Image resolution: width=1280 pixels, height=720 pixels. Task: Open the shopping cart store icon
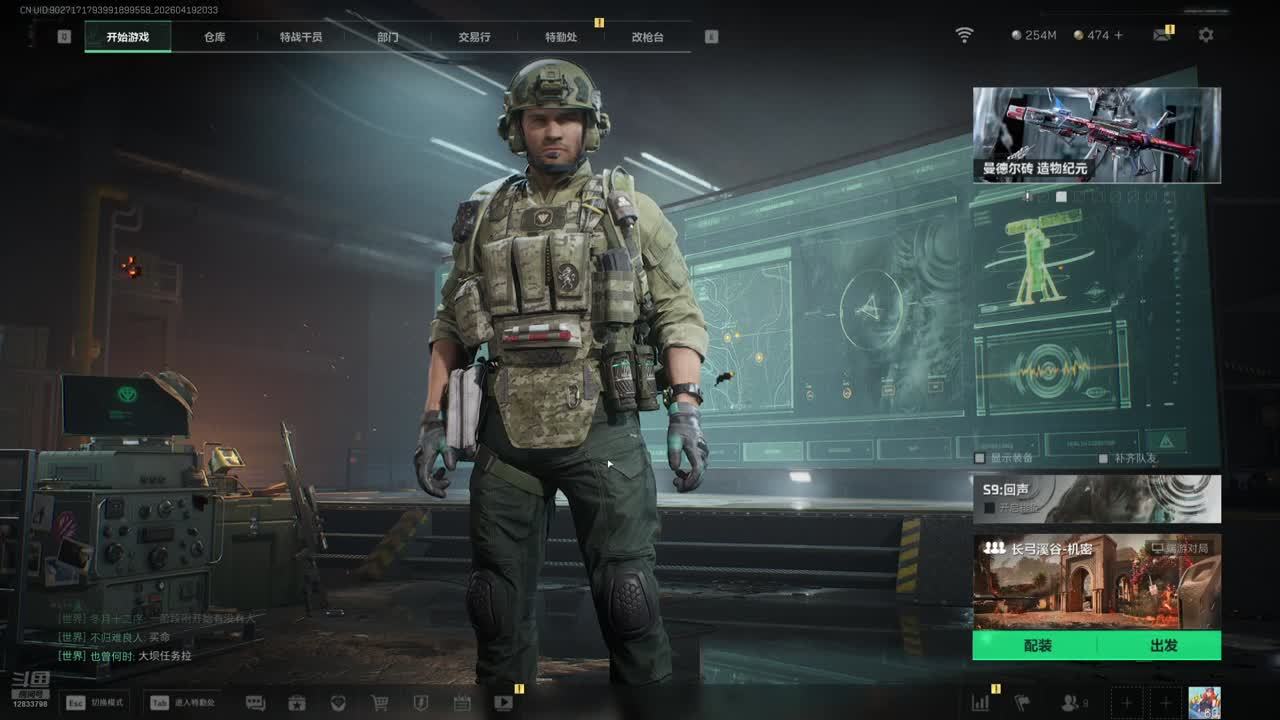pyautogui.click(x=380, y=703)
